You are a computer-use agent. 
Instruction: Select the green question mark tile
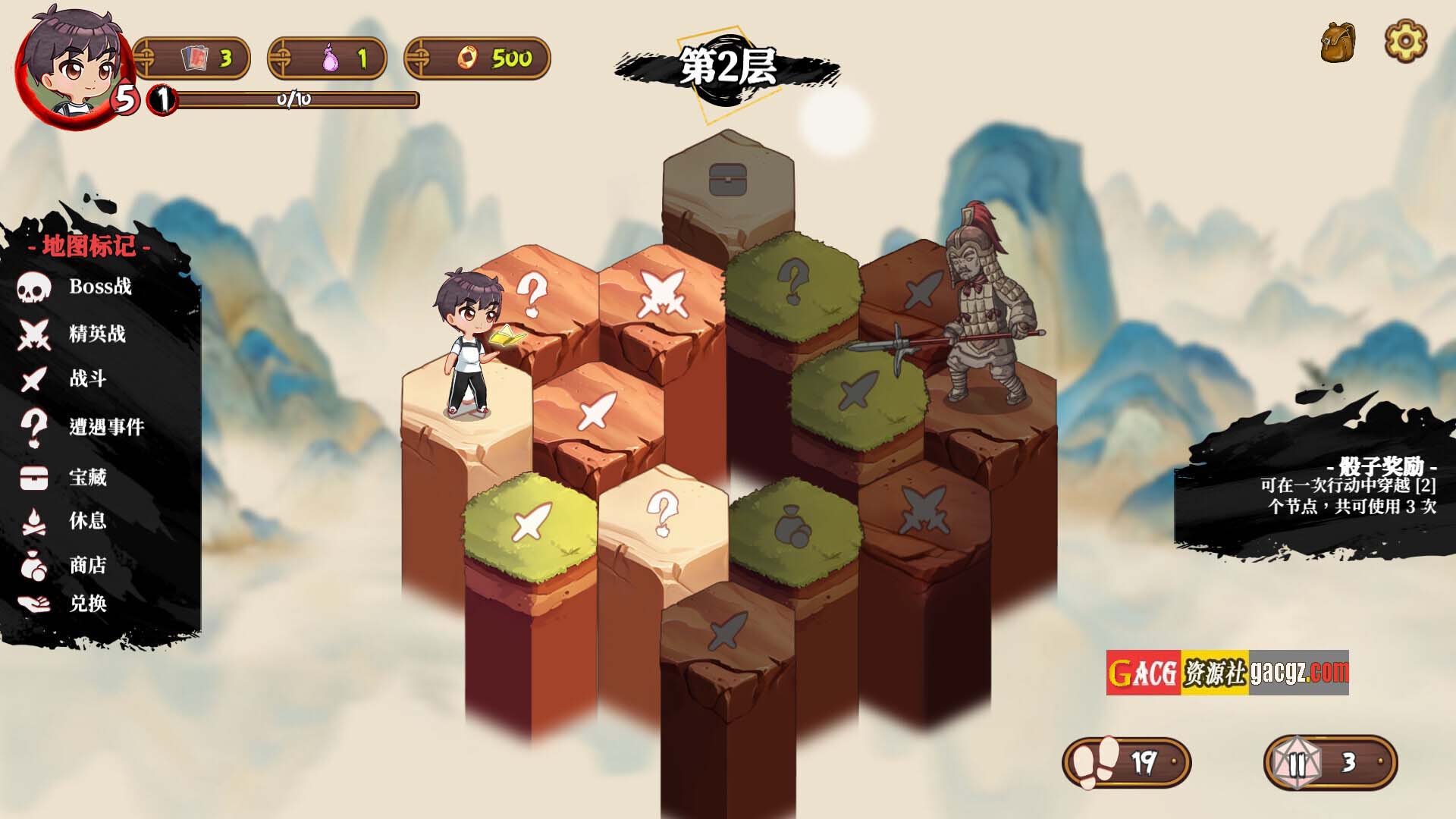point(793,282)
